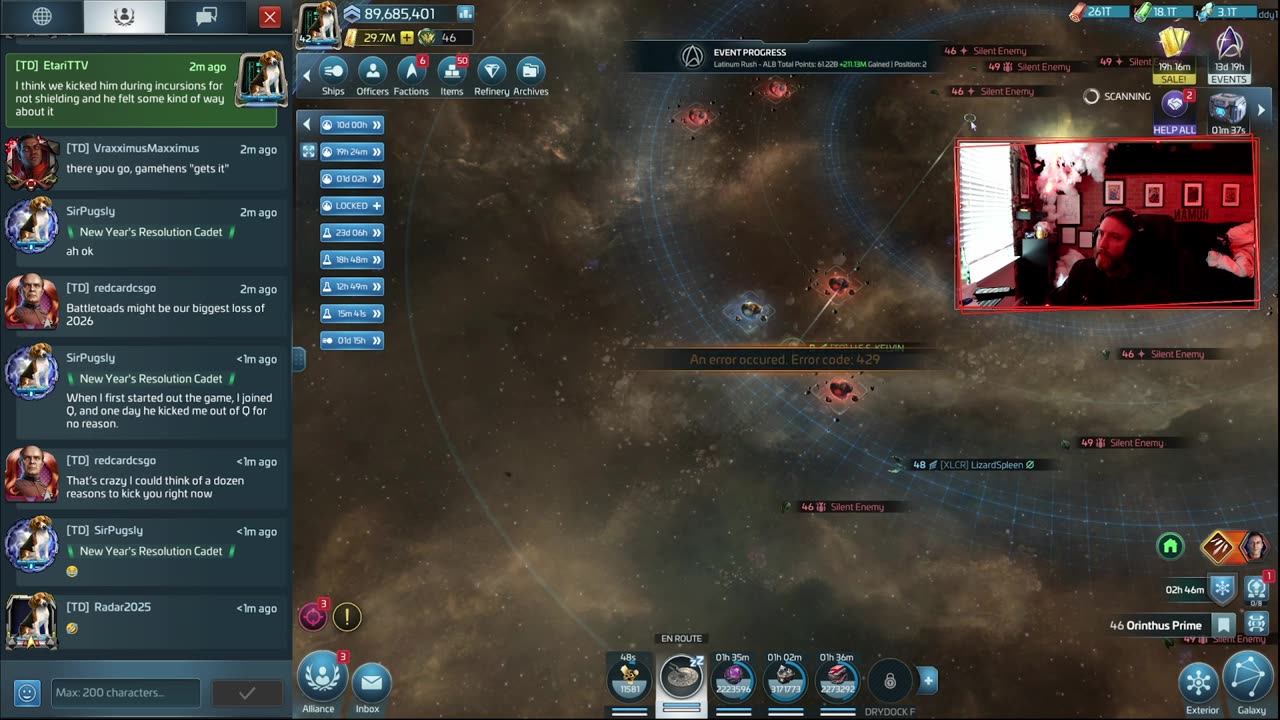Open the Sale offer
This screenshot has height=720, width=1280.
click(1174, 55)
